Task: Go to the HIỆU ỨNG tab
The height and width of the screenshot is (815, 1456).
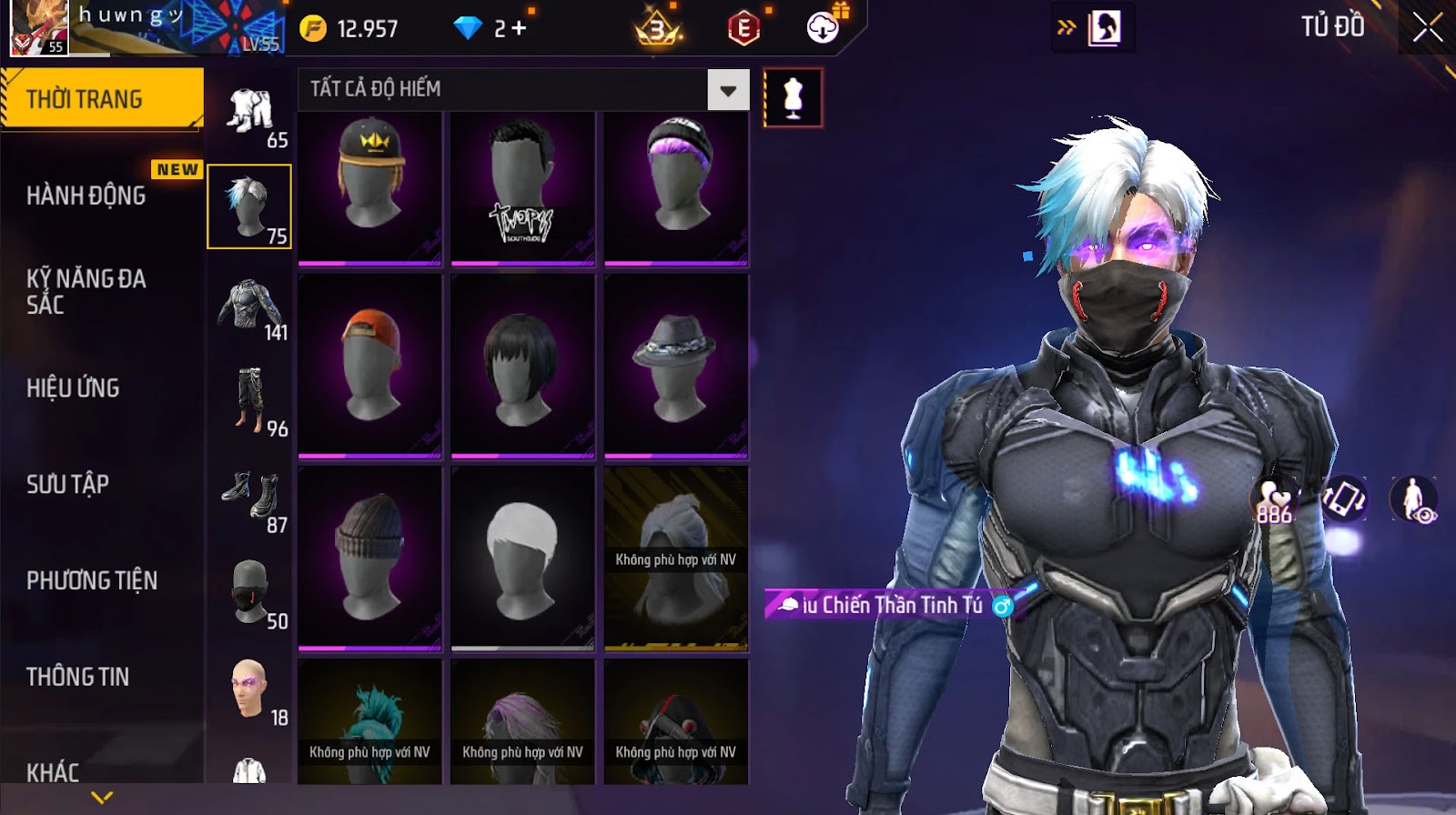Action: coord(73,387)
